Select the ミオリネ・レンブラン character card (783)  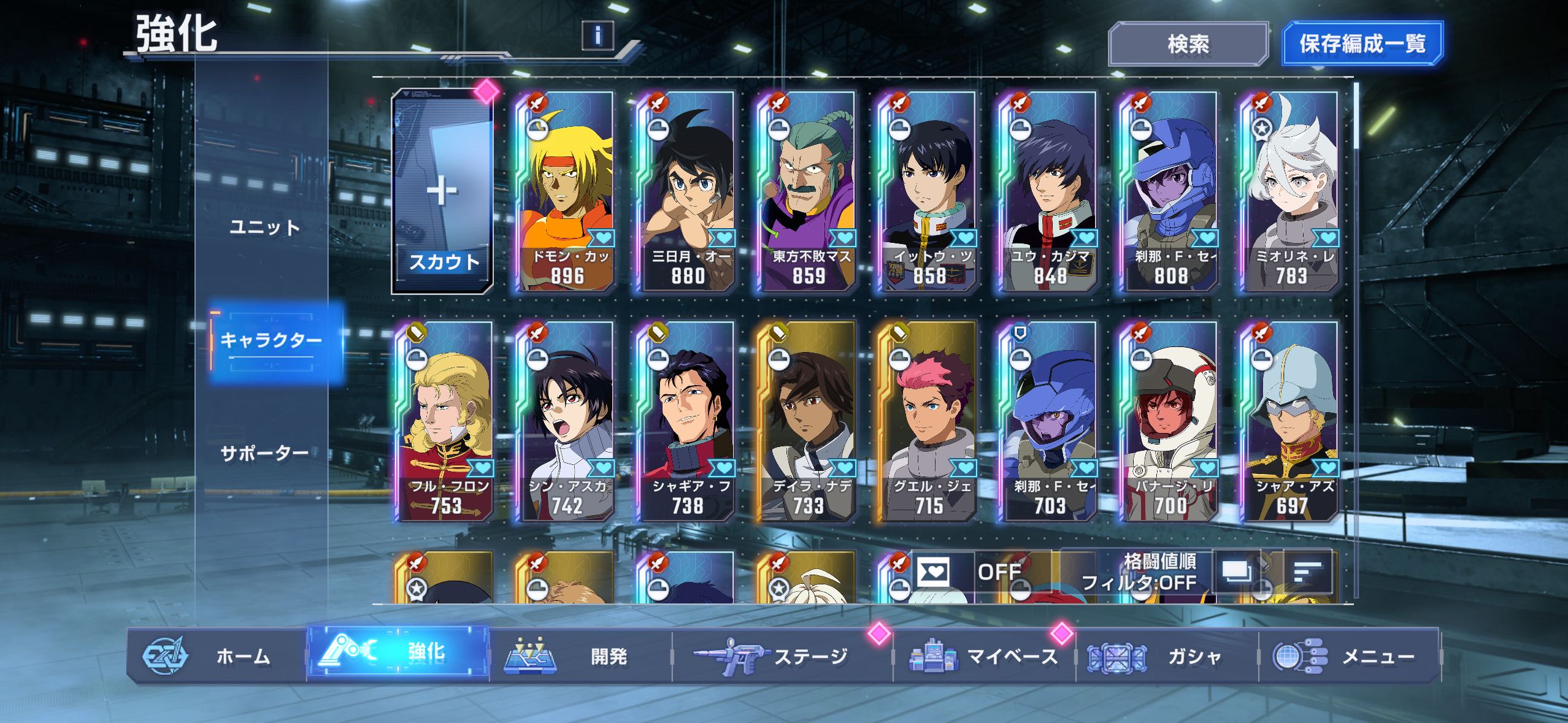click(1290, 192)
